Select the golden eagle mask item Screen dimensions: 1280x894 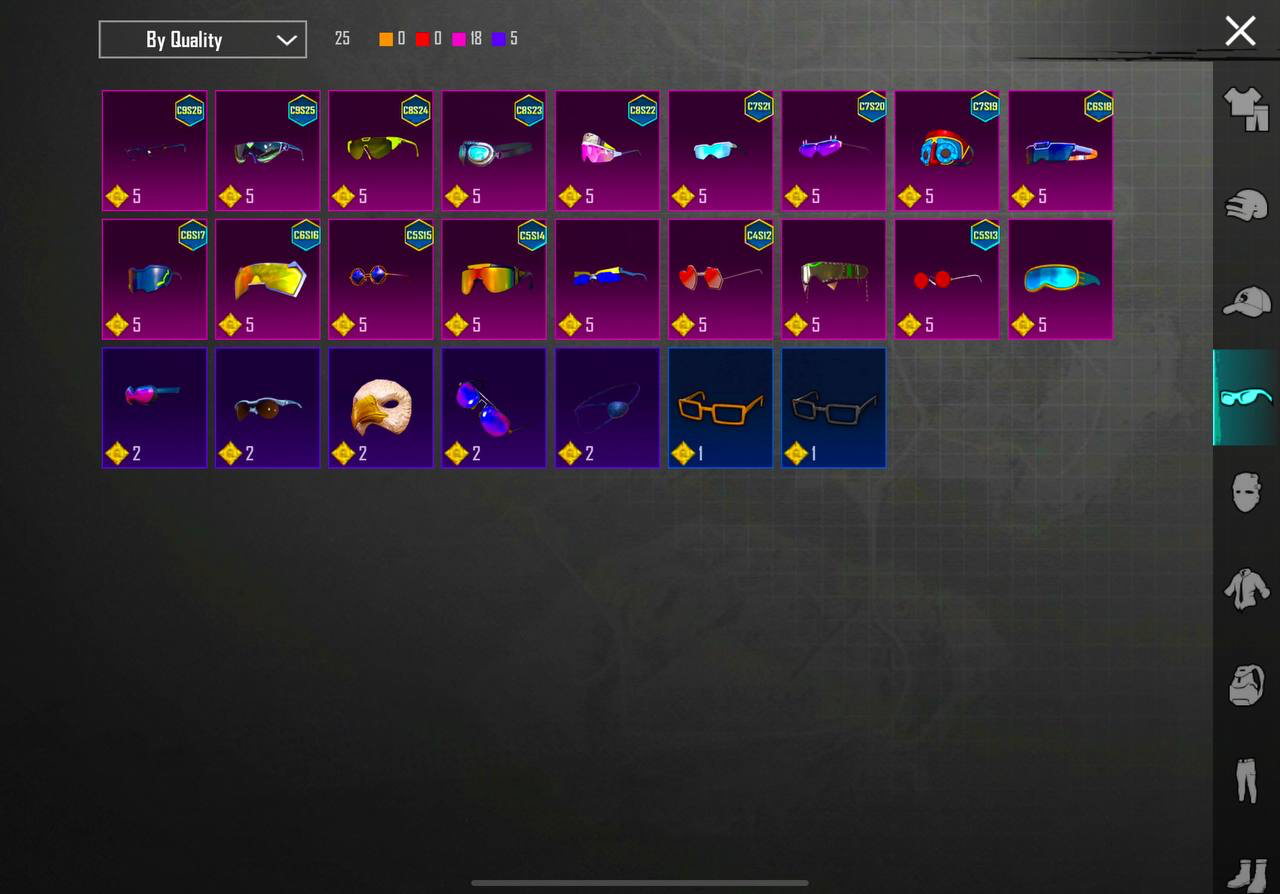click(380, 407)
